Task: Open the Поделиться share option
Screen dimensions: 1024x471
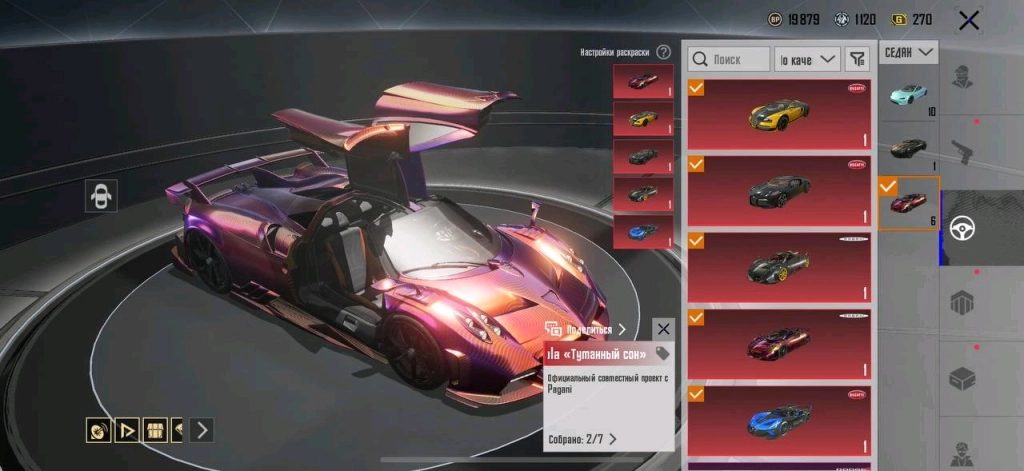Action: pos(586,329)
